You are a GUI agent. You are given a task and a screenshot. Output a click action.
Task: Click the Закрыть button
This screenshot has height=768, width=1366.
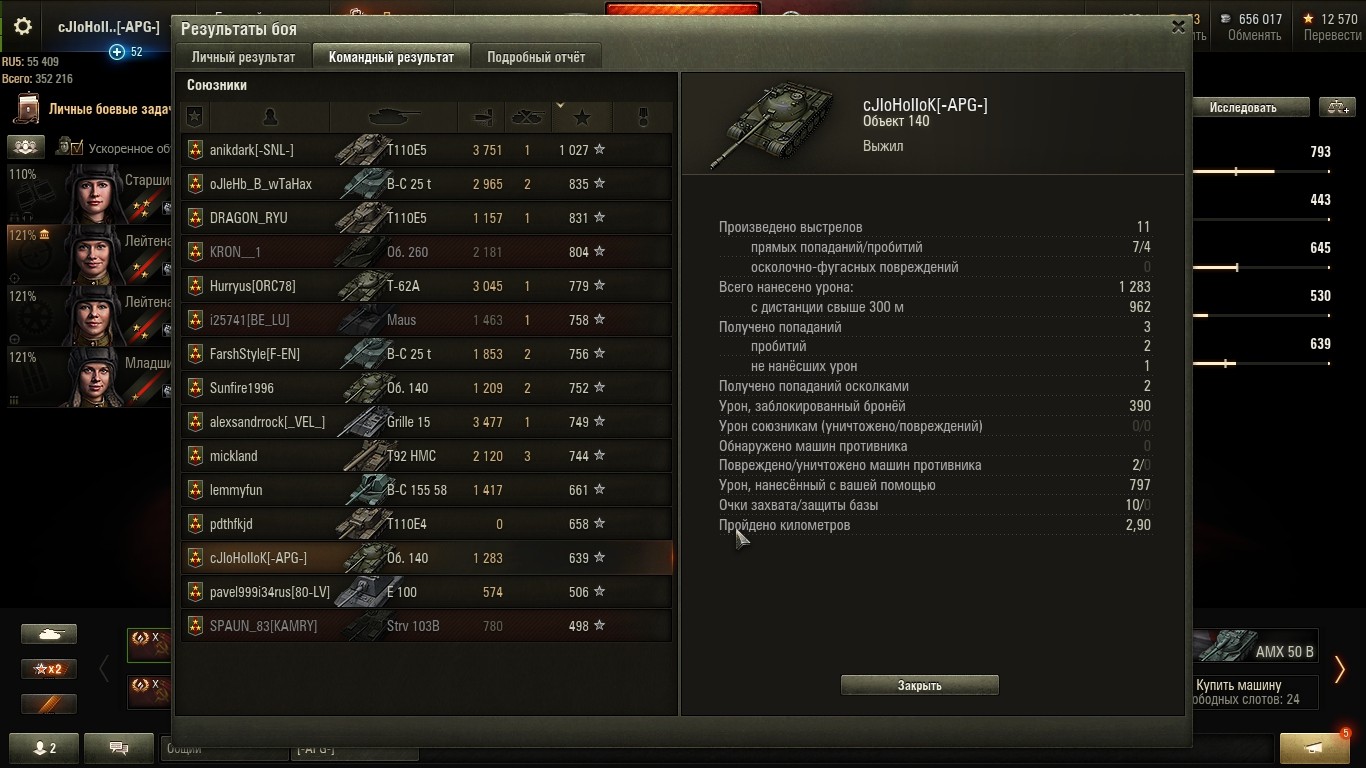click(x=919, y=685)
